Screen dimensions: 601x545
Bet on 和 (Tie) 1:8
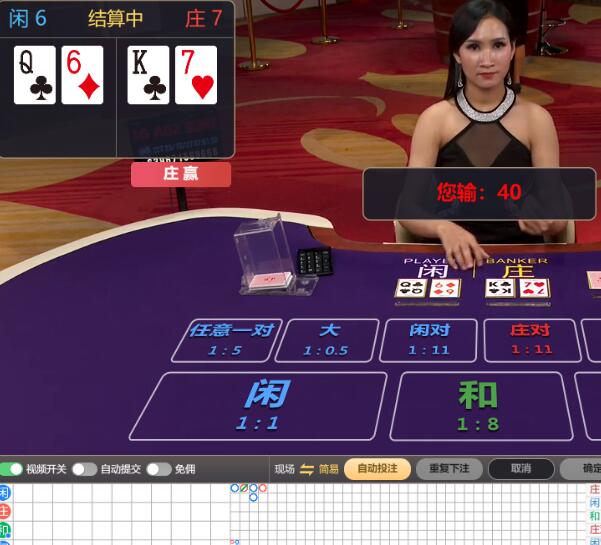point(478,405)
